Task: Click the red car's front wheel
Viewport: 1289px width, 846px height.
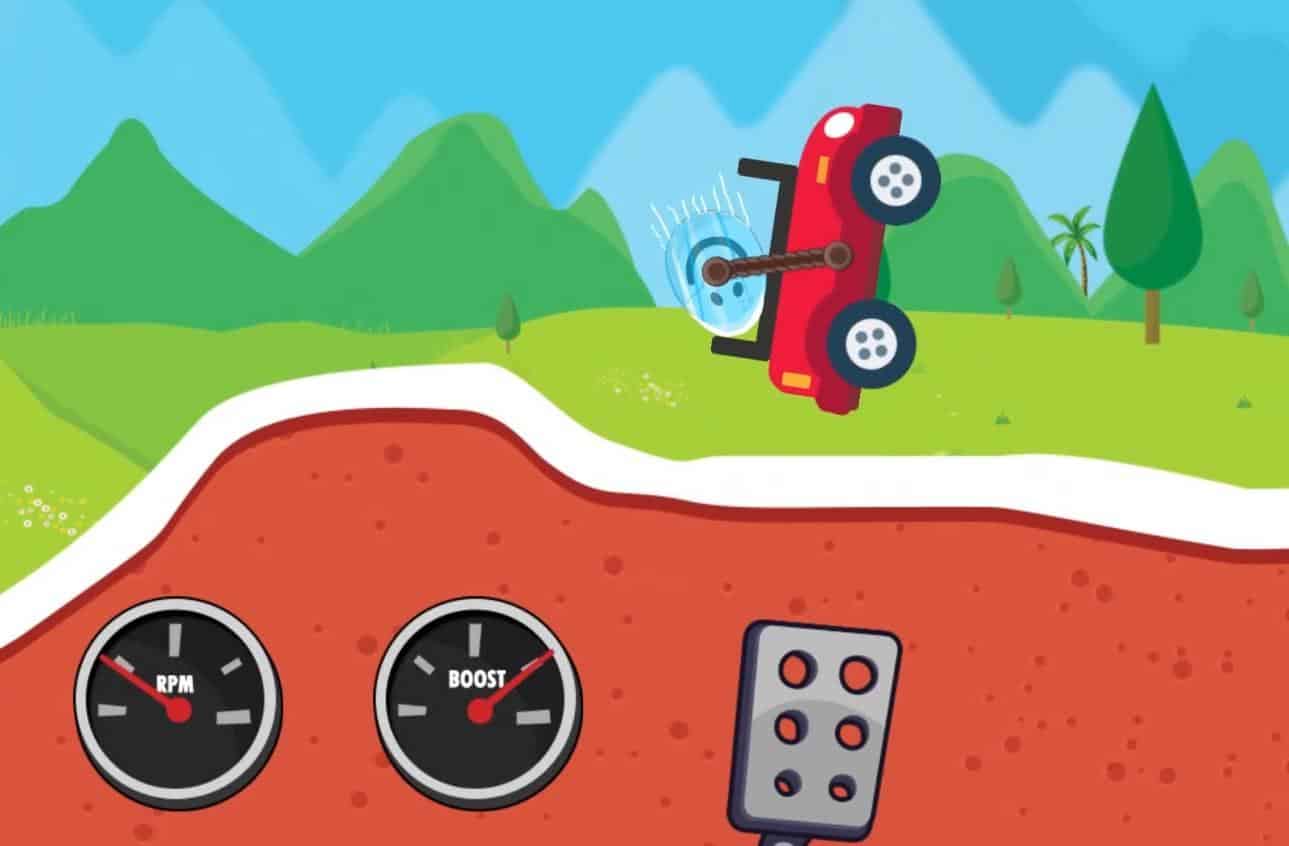Action: tap(896, 178)
